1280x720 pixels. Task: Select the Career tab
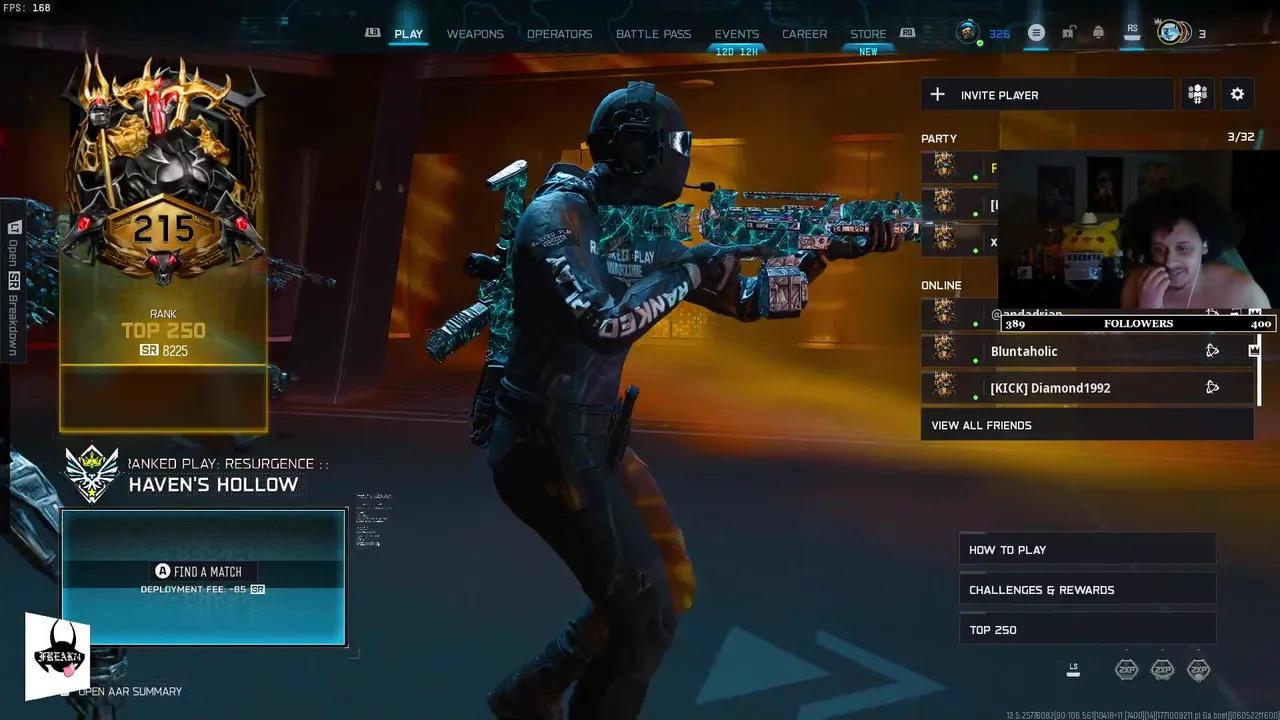pos(804,34)
